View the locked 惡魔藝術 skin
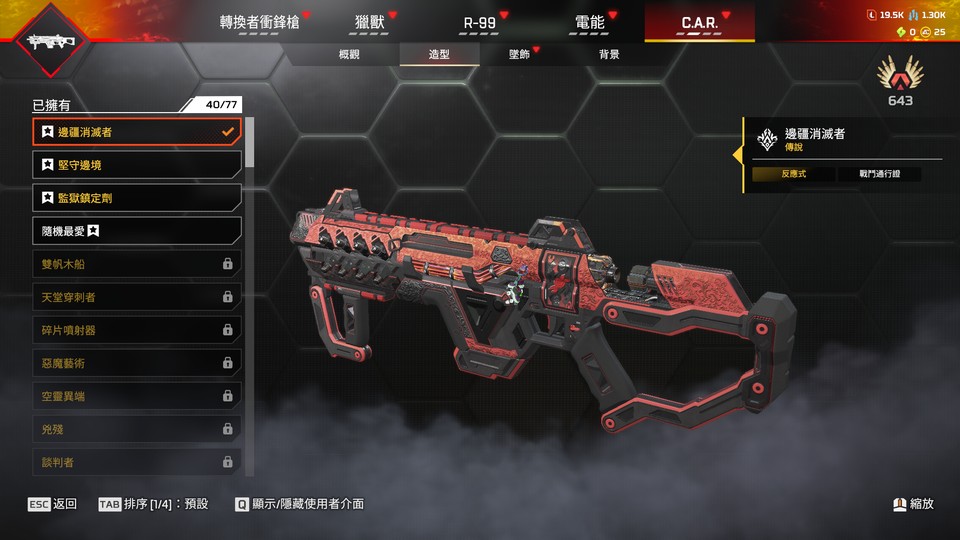This screenshot has height=540, width=960. (136, 363)
